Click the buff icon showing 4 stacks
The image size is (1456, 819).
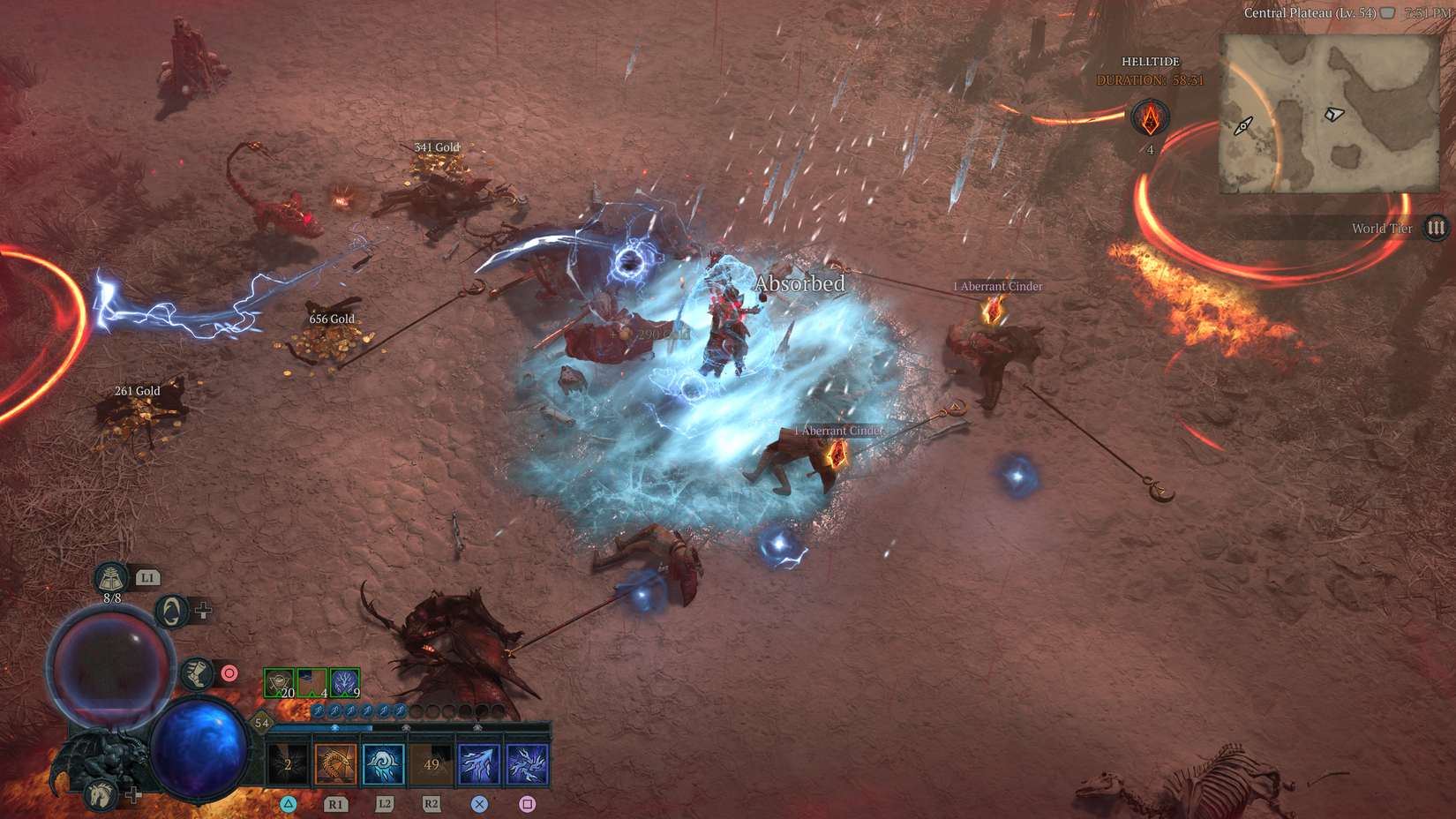coord(311,682)
